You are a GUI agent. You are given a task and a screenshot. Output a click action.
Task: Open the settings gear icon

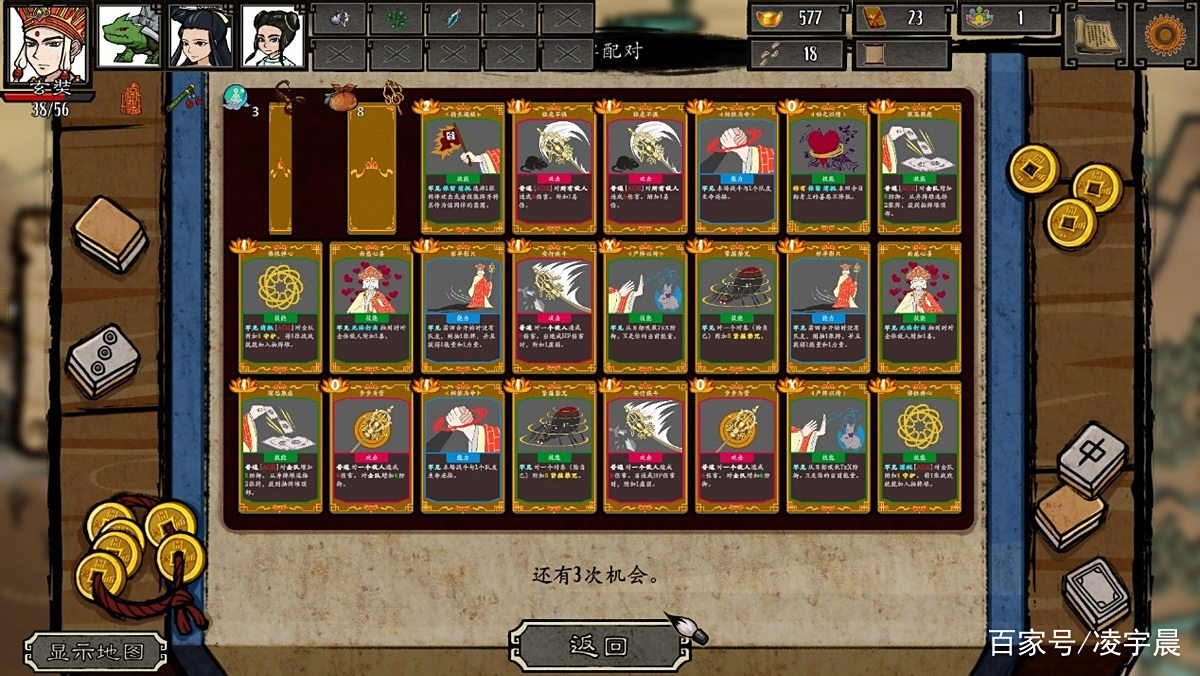(1164, 34)
